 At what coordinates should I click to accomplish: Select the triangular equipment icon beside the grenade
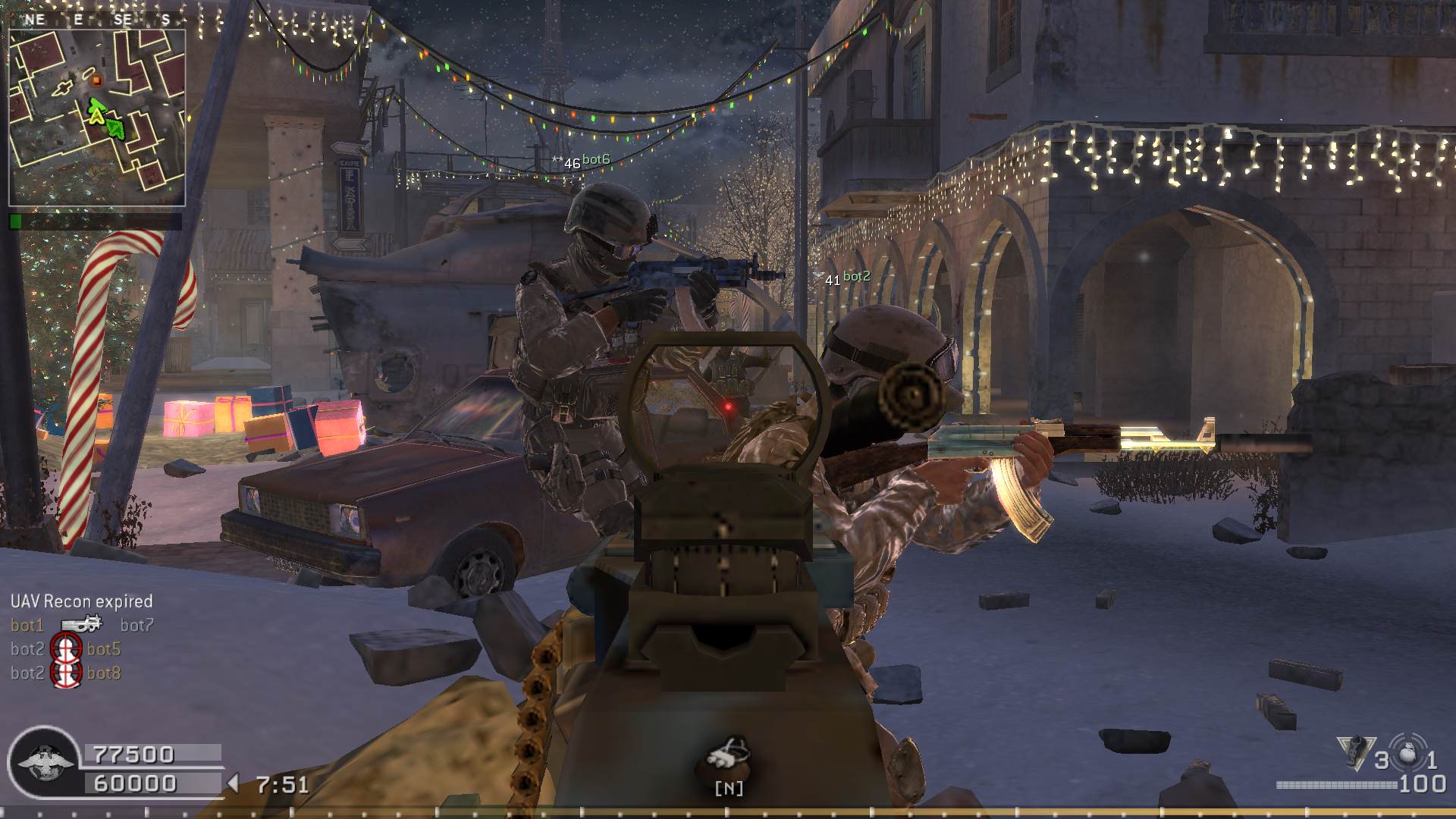click(x=1356, y=752)
